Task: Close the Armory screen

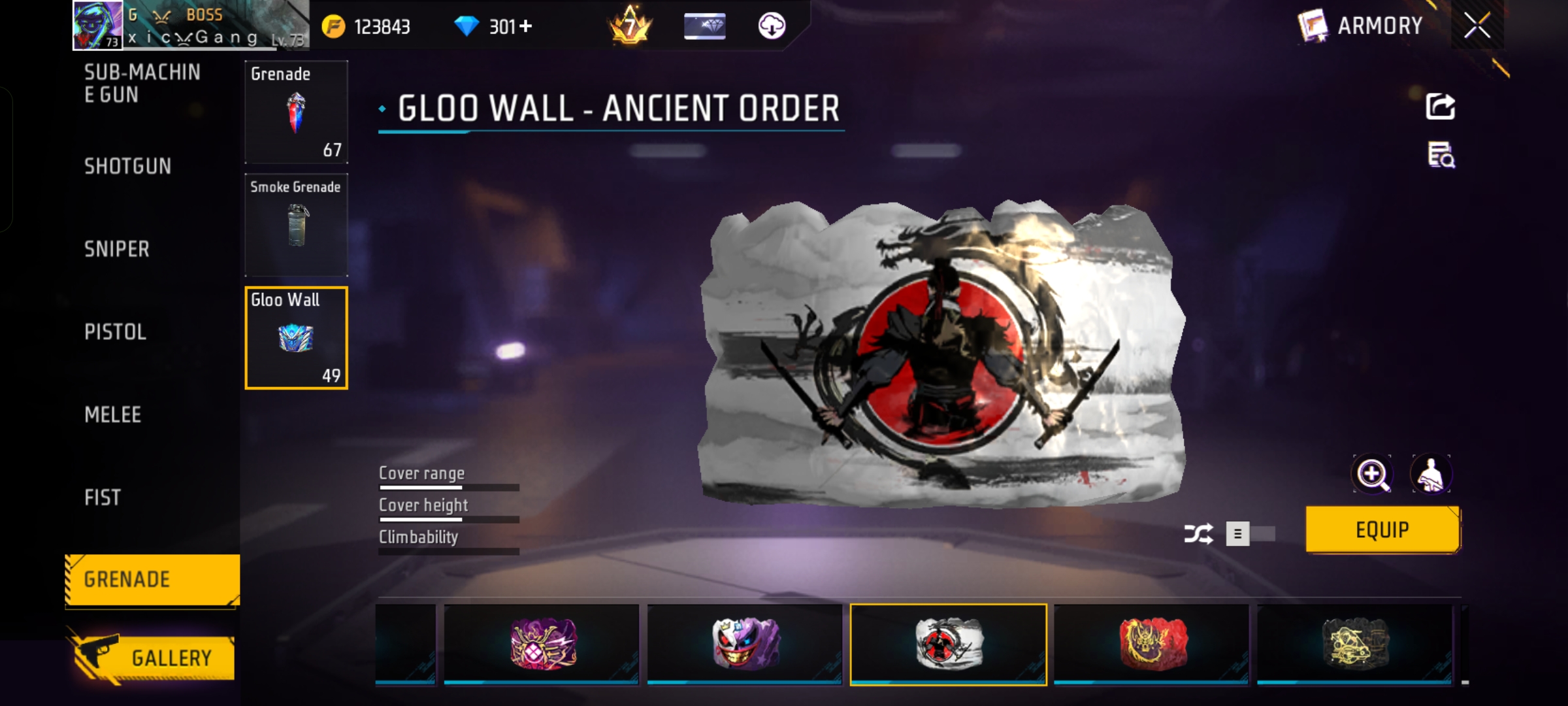Action: [1477, 26]
